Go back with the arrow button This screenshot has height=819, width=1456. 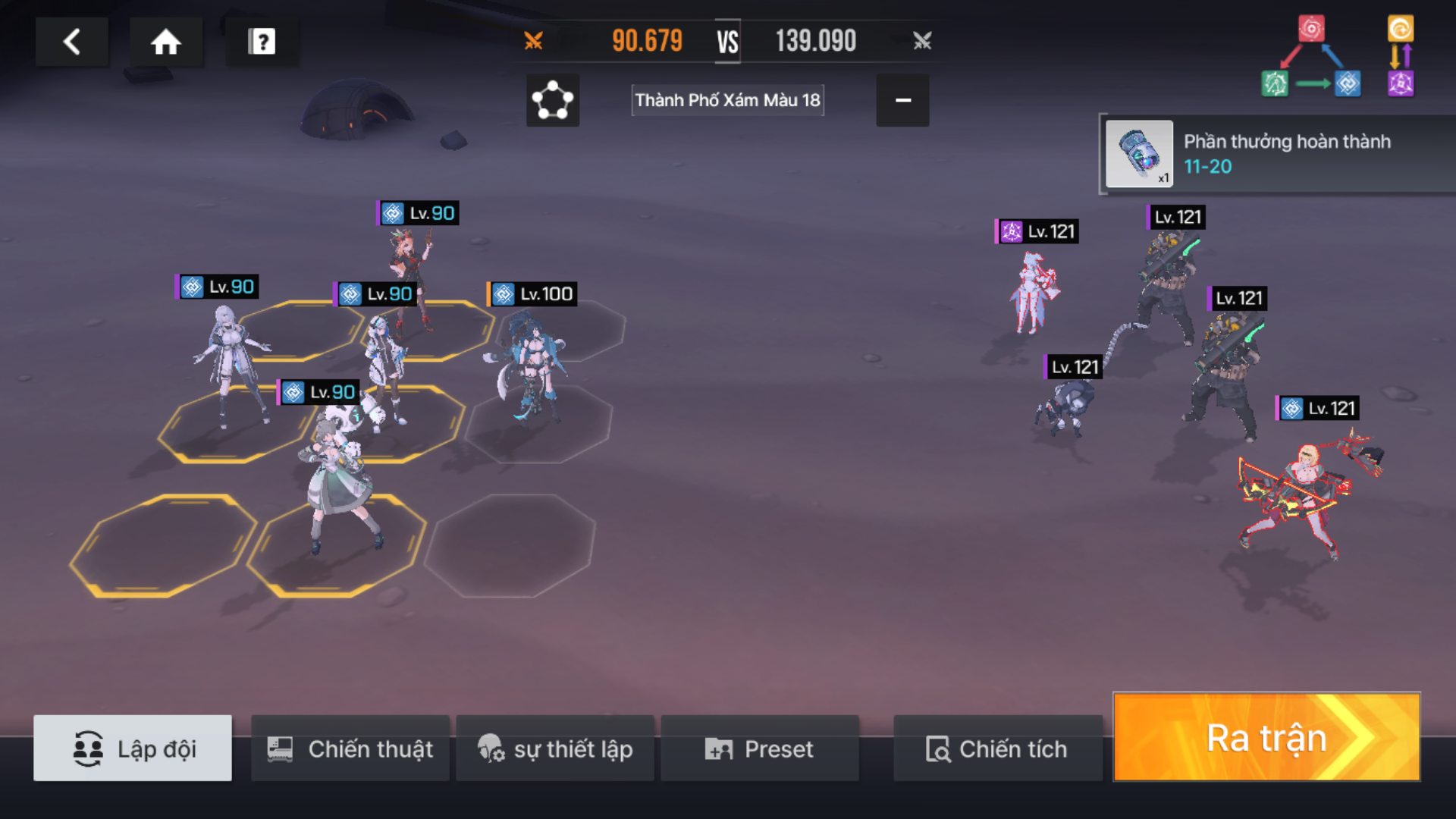(72, 42)
